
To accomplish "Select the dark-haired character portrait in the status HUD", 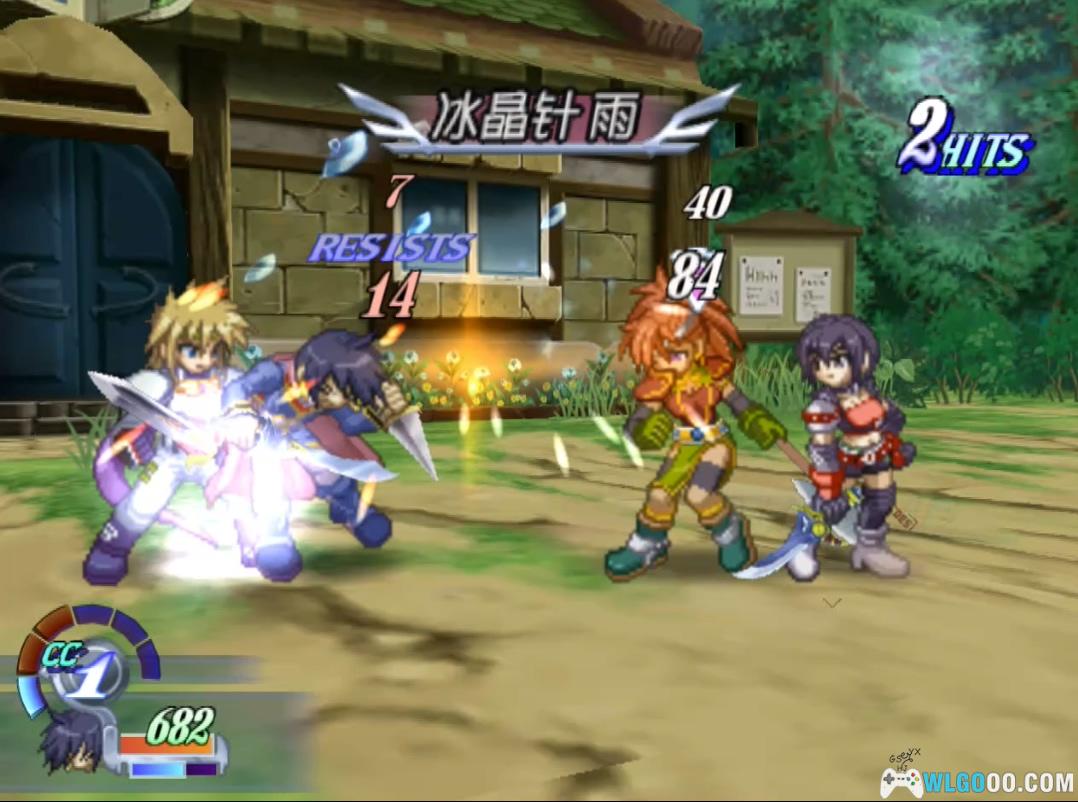I will point(72,741).
